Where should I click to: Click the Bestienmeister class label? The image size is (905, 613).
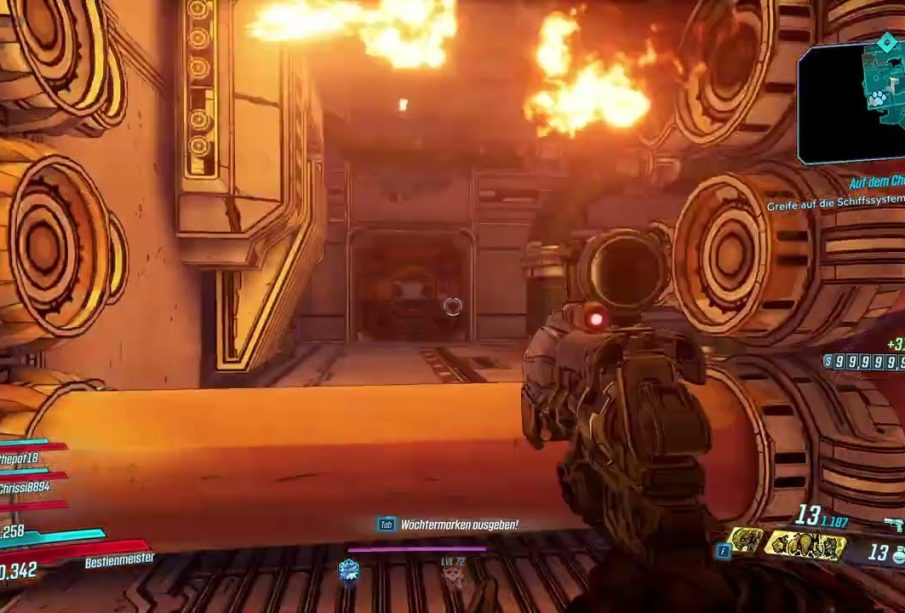[120, 561]
